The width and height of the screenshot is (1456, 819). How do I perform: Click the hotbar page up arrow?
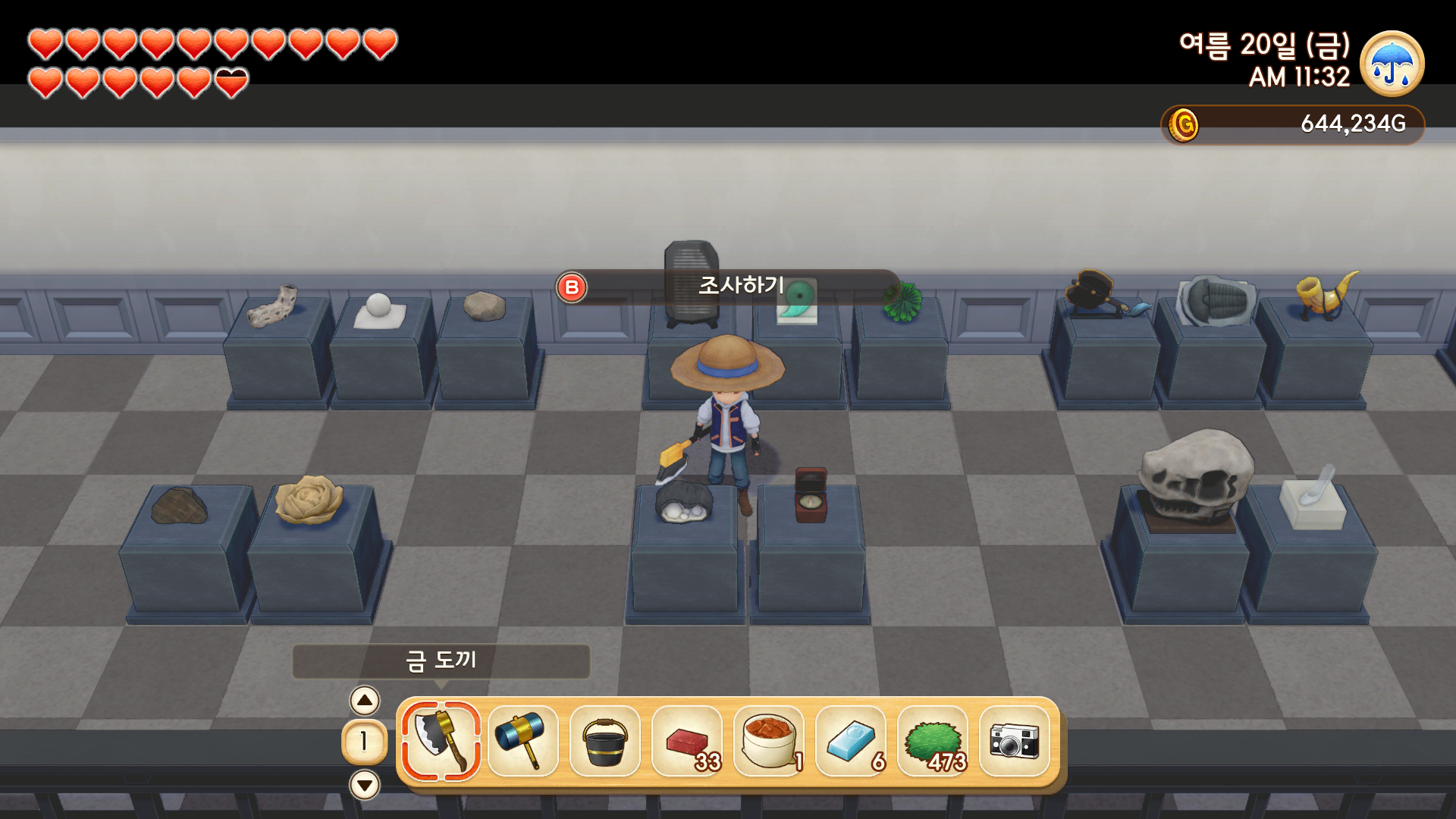[x=365, y=701]
